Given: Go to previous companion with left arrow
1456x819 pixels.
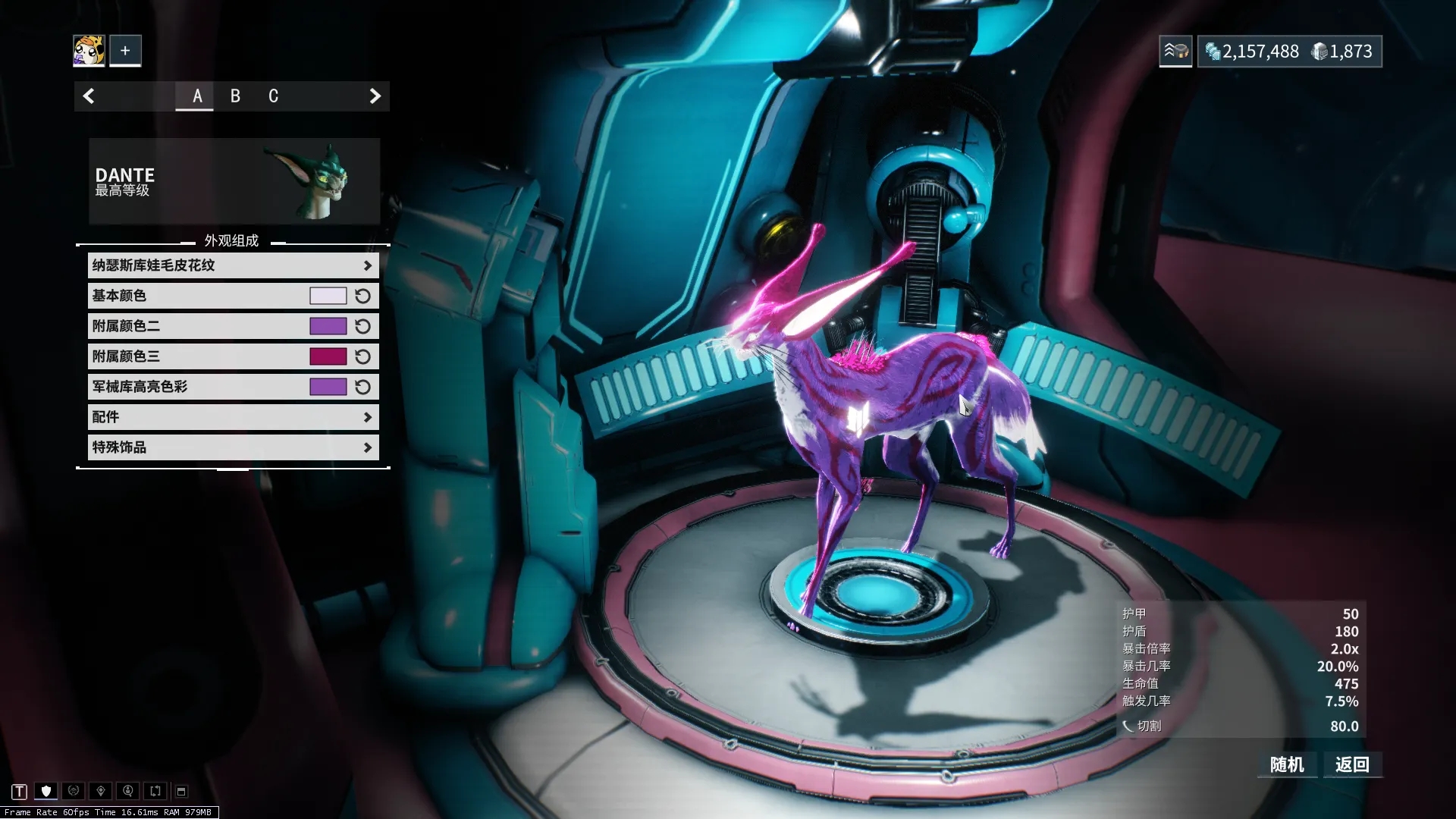Looking at the screenshot, I should point(89,96).
